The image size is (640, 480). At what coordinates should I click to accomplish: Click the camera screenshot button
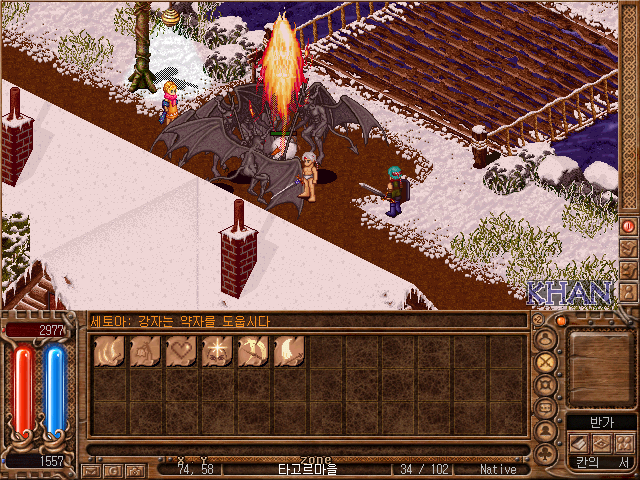tap(133, 469)
